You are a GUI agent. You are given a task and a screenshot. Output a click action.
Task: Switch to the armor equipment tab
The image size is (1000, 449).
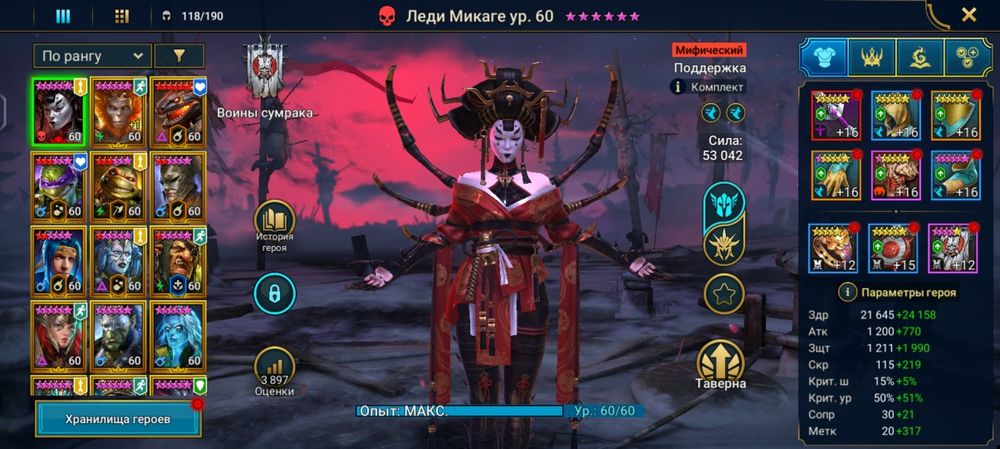click(823, 57)
